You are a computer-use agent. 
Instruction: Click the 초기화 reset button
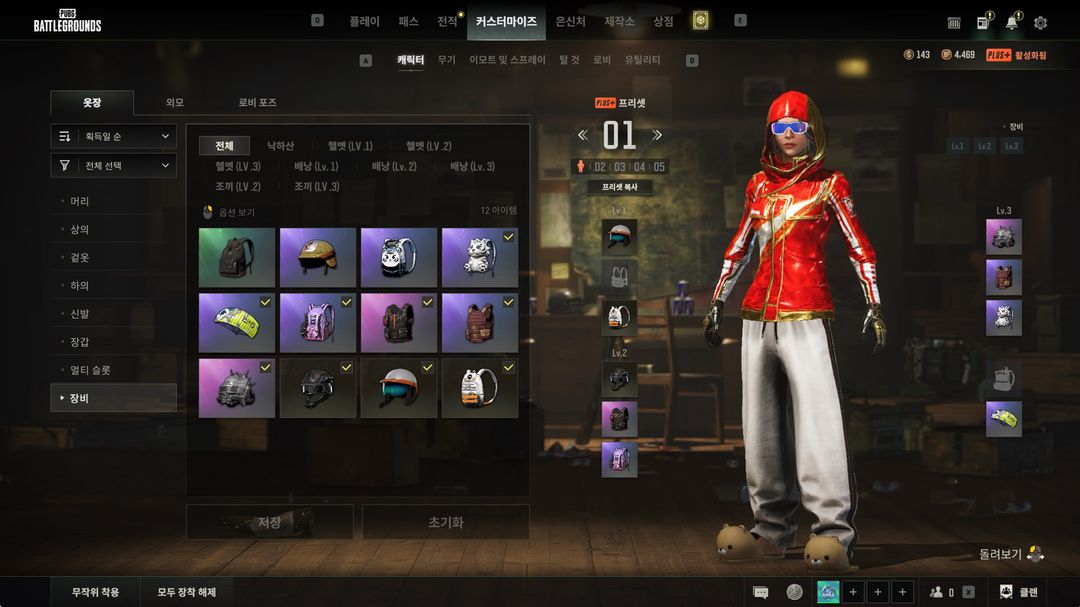tap(445, 522)
